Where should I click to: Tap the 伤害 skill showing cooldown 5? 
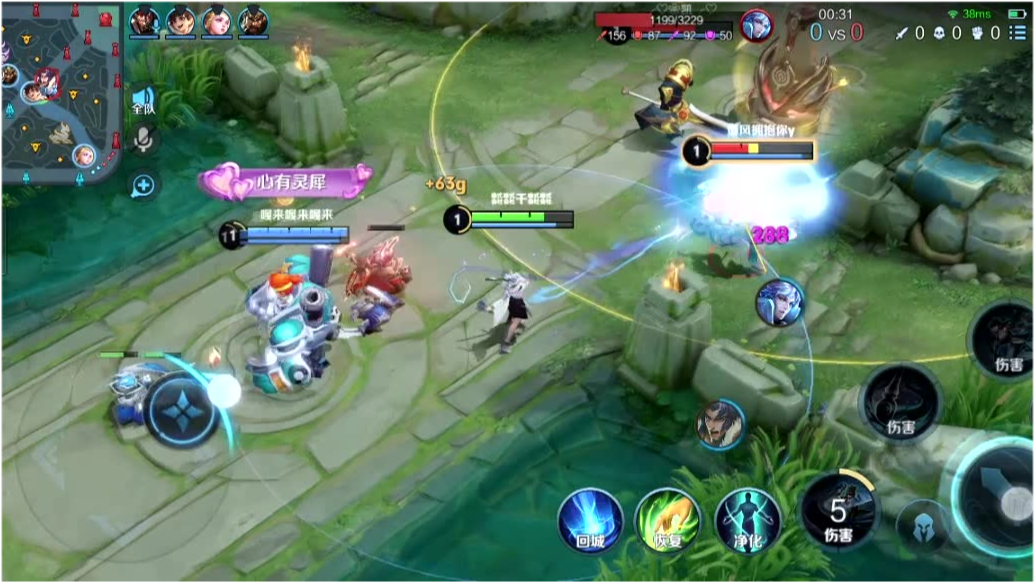[x=838, y=513]
